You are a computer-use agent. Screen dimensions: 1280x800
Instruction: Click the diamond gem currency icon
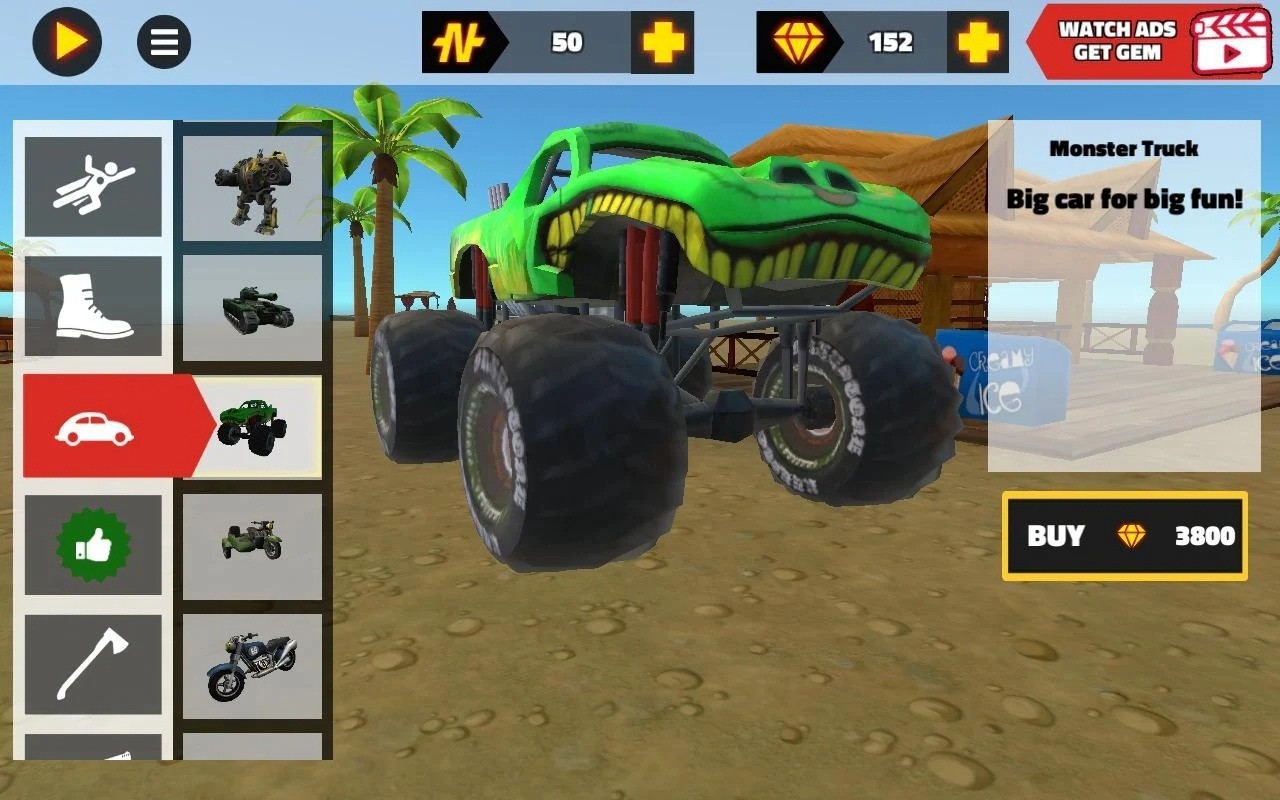pyautogui.click(x=800, y=42)
